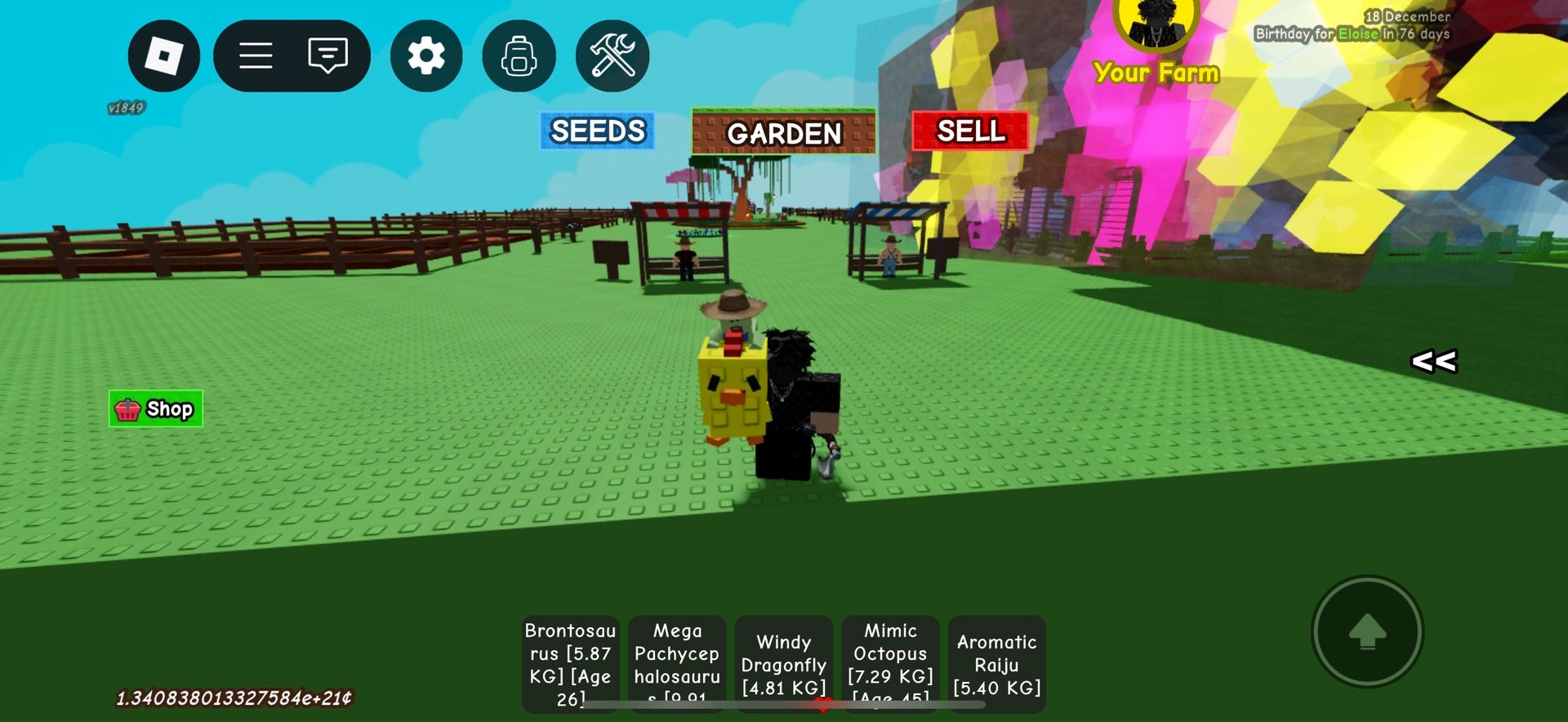Open the backpack inventory
The height and width of the screenshot is (722, 1568).
[519, 56]
